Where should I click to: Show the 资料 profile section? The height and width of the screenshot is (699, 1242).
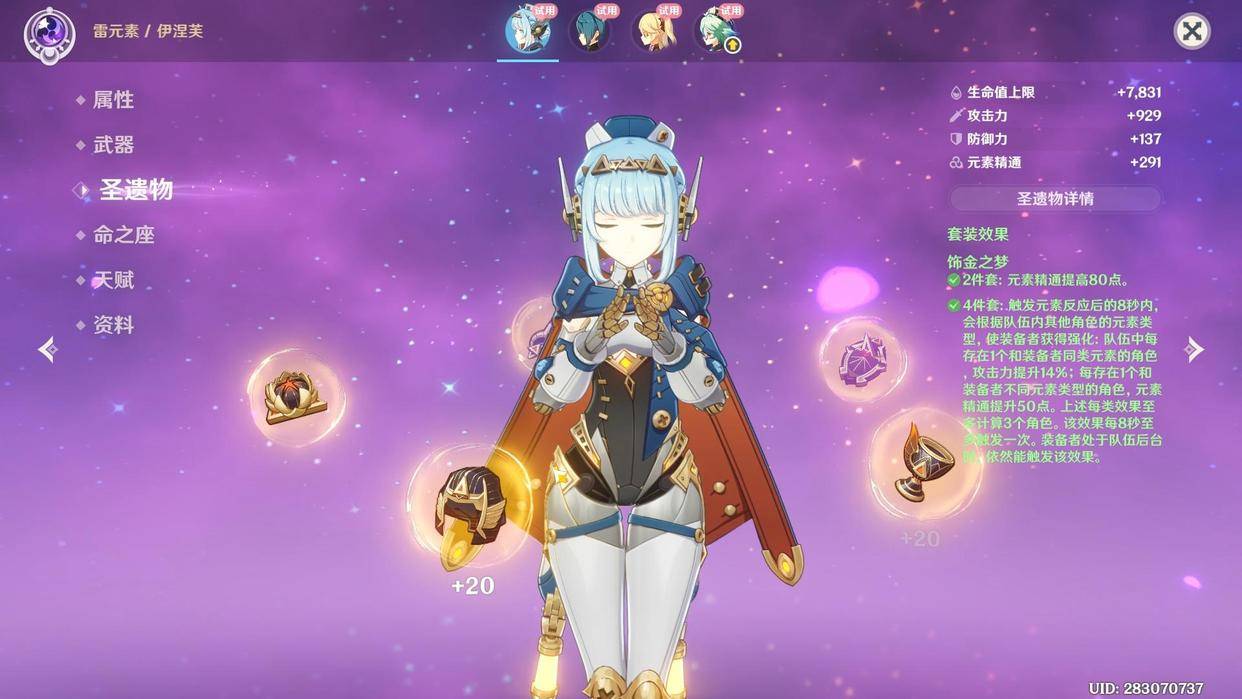click(x=113, y=325)
